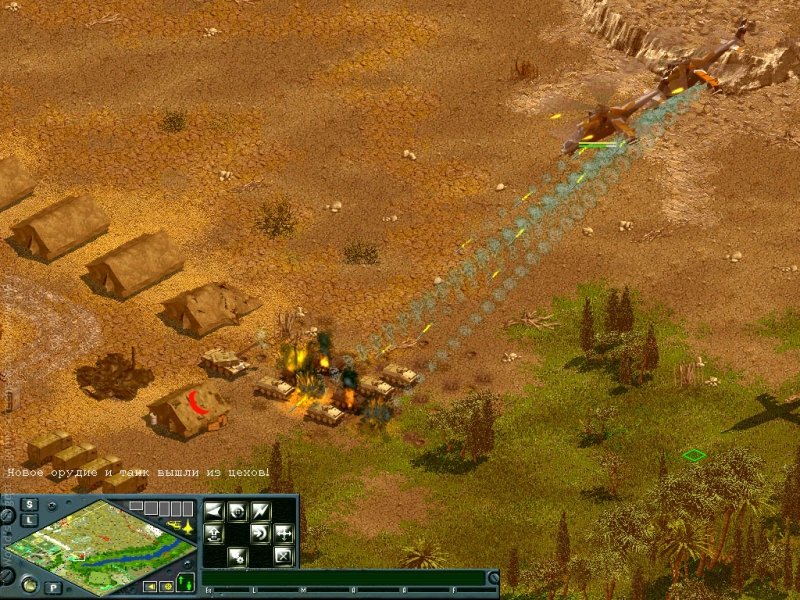Click the L button beside the minimap
800x600 pixels.
pos(31,520)
